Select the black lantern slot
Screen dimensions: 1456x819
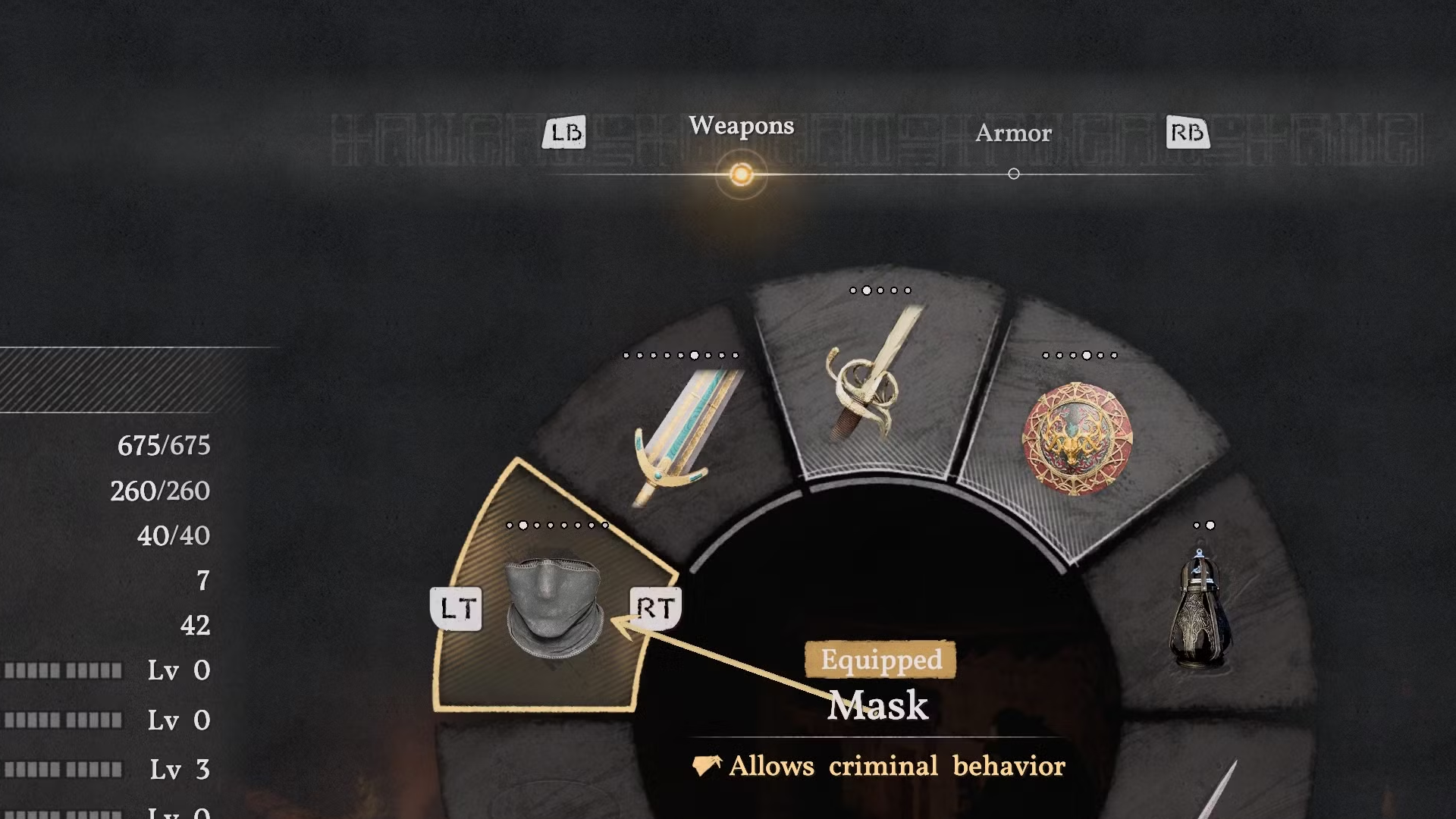1197,610
